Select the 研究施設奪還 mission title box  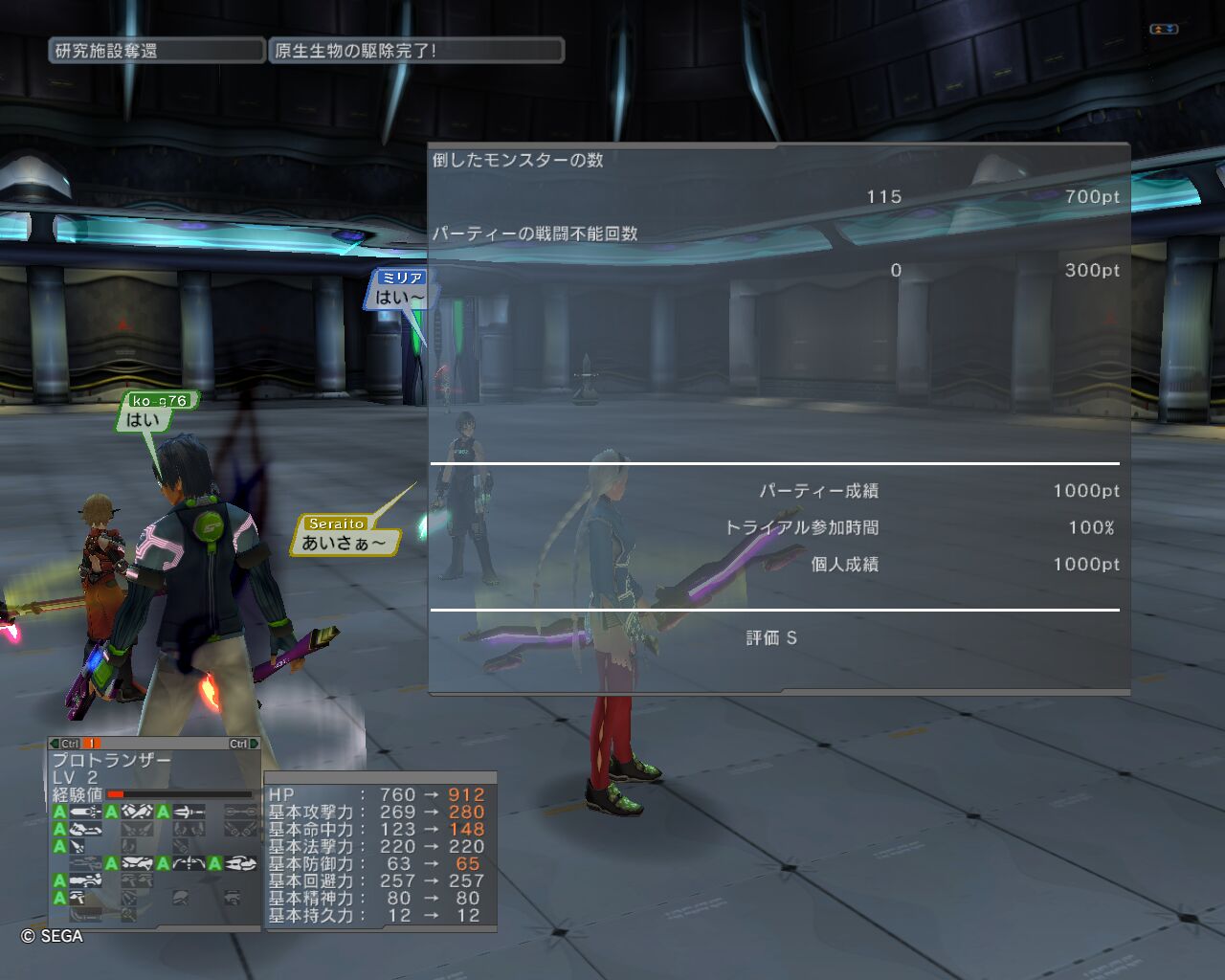point(156,51)
